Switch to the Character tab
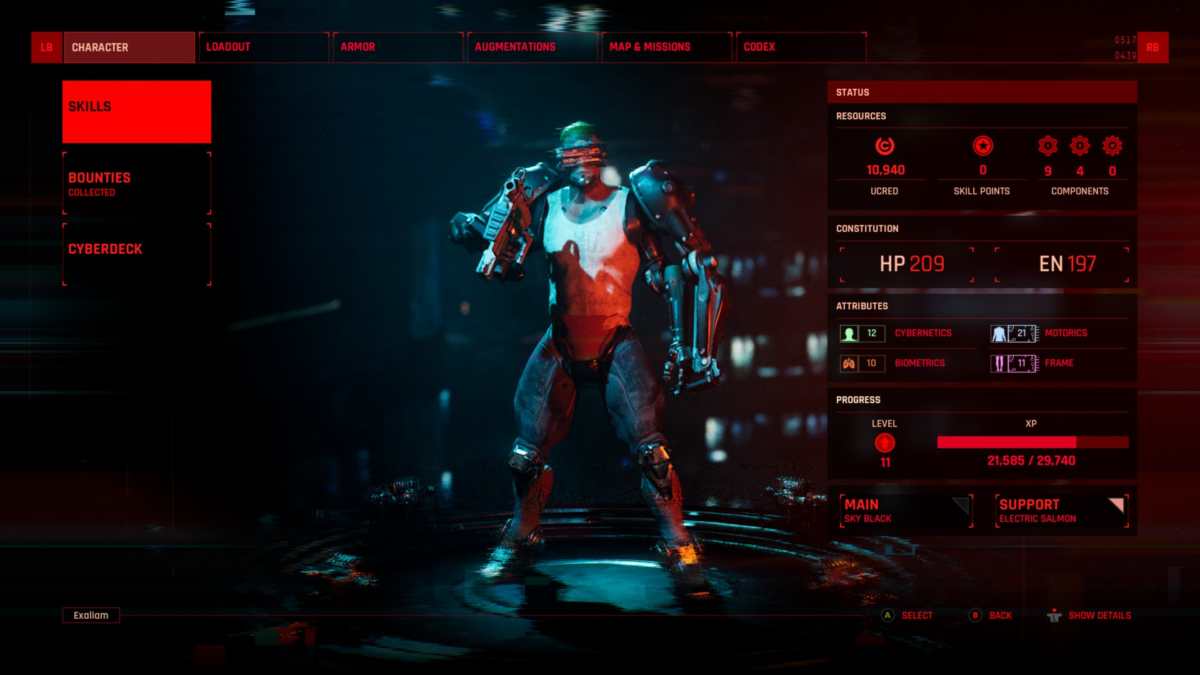 click(x=129, y=47)
